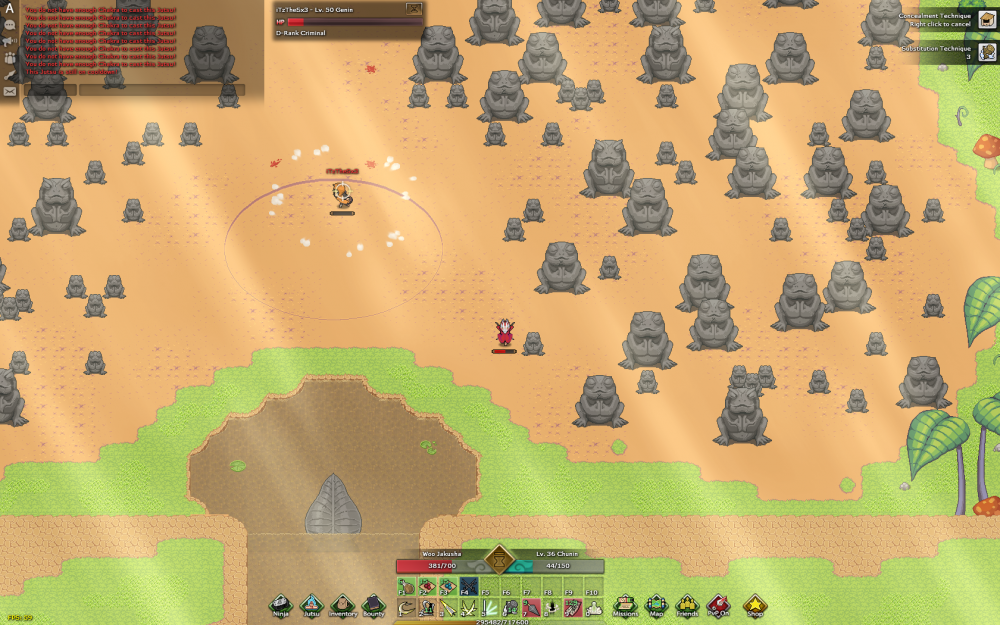The width and height of the screenshot is (1000, 625).
Task: Click the megaphone chat channel icon
Action: [10, 40]
